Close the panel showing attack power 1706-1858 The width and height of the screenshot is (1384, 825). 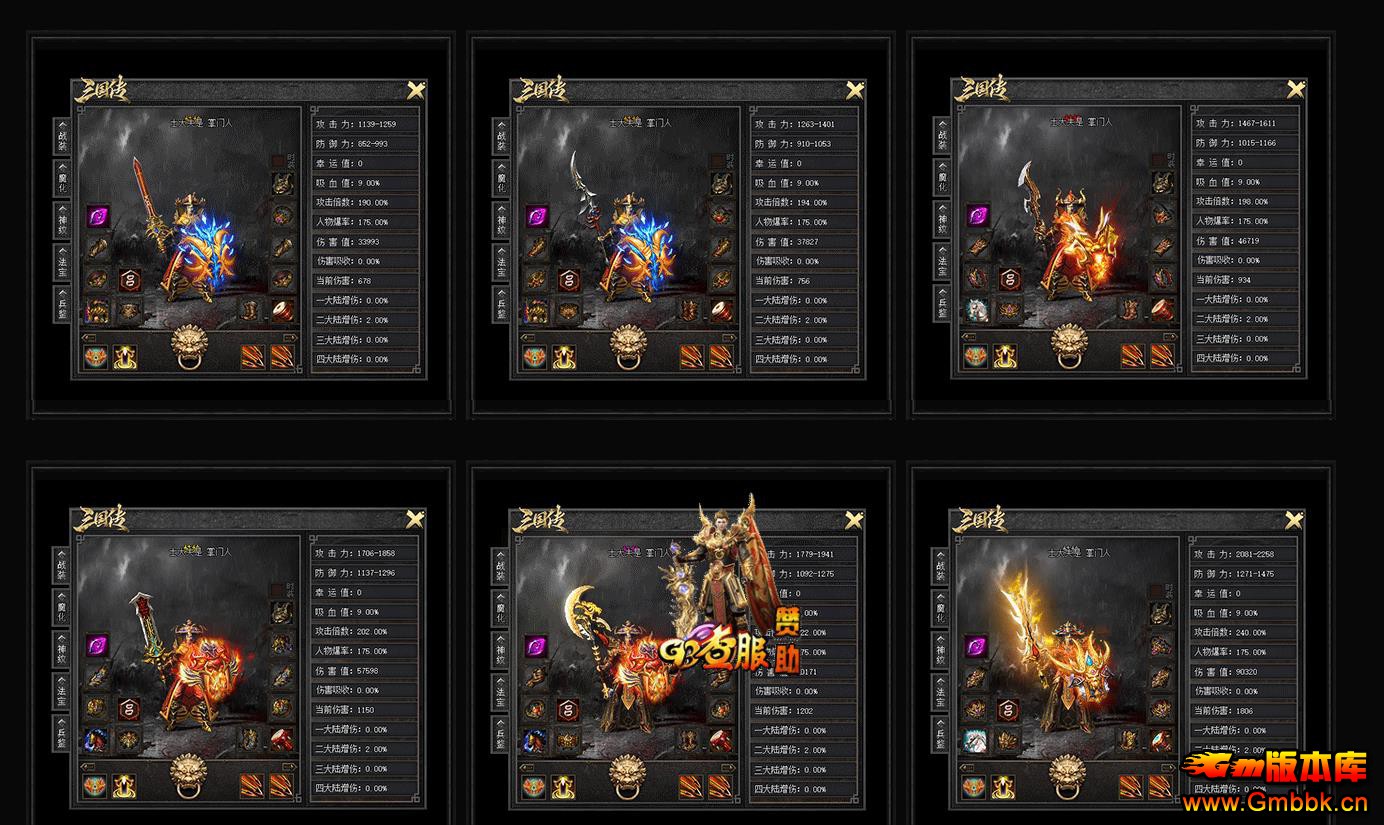pyautogui.click(x=415, y=519)
